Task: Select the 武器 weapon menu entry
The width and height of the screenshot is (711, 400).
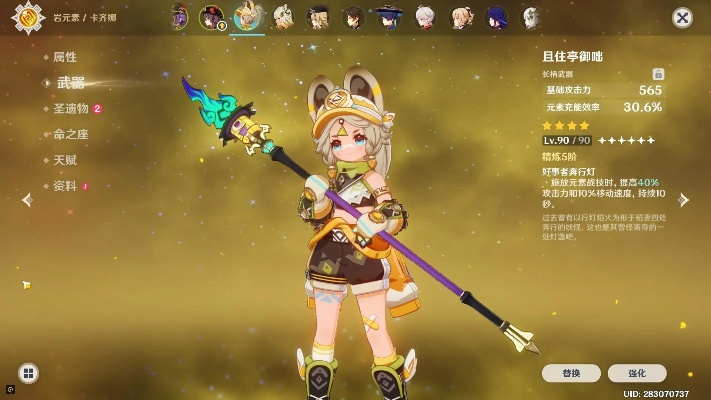Action: 71,83
